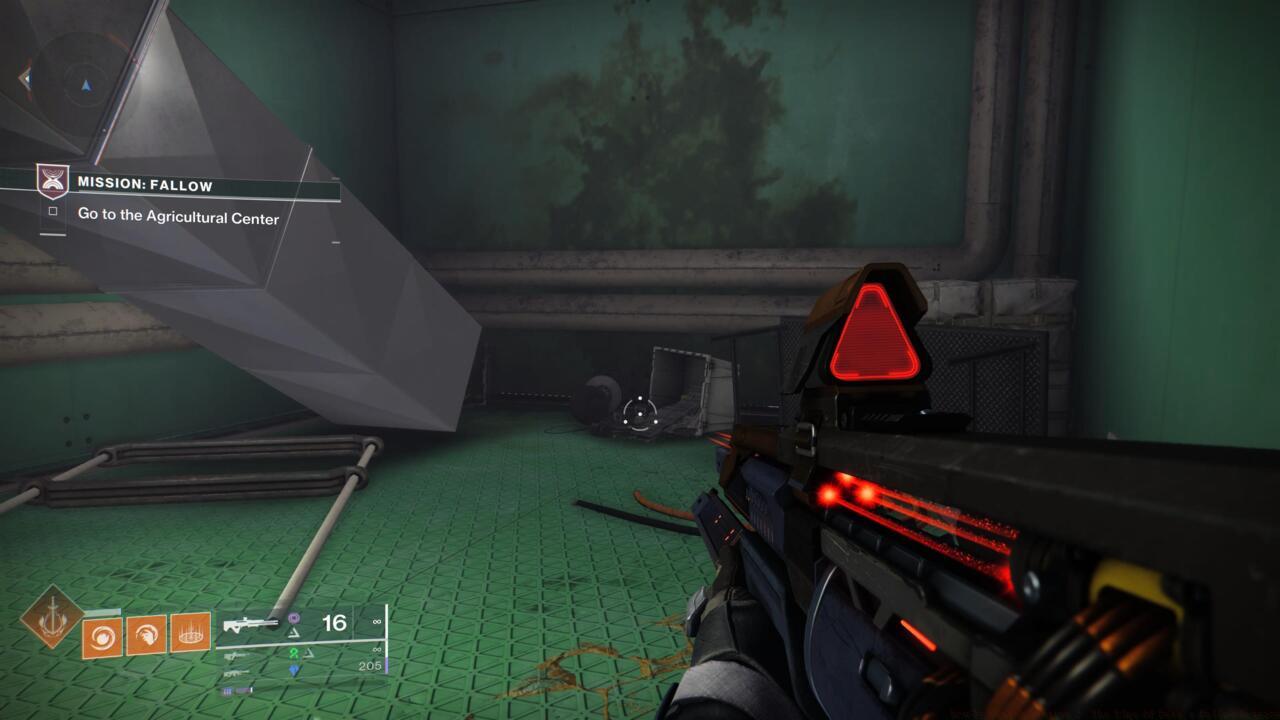Viewport: 1280px width, 720px height.
Task: Select the Mission: Fallow tracker header
Action: point(144,185)
